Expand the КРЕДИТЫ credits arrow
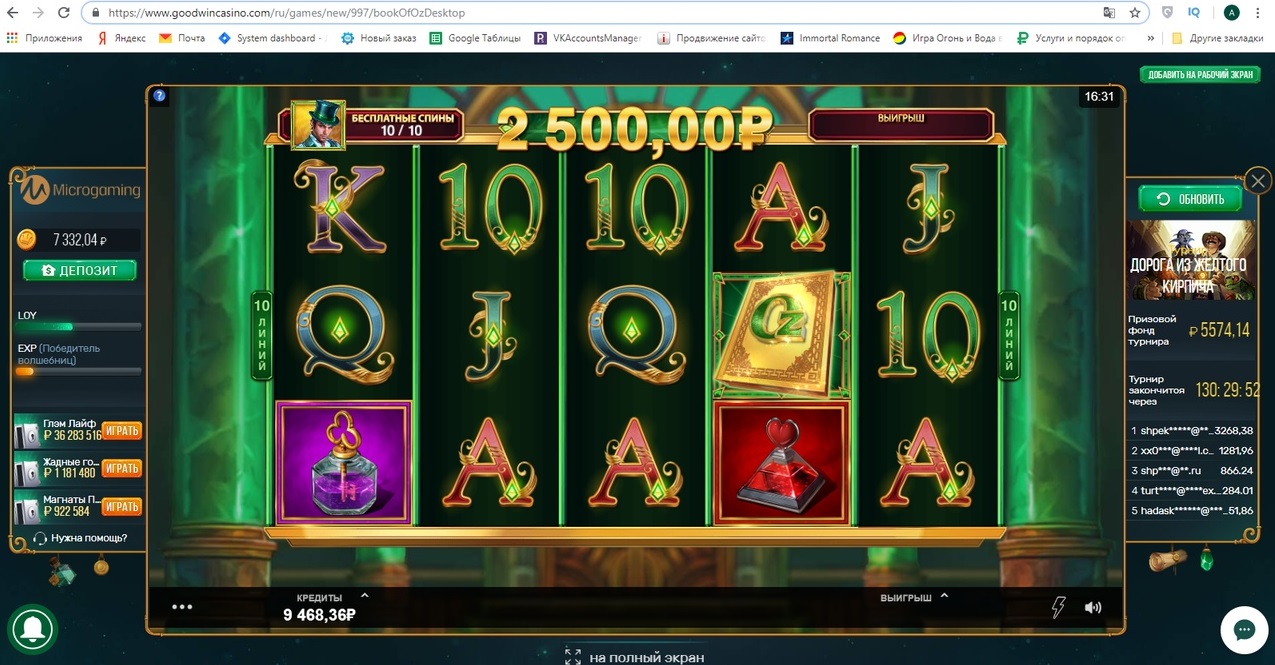The image size is (1275, 665). (x=364, y=595)
